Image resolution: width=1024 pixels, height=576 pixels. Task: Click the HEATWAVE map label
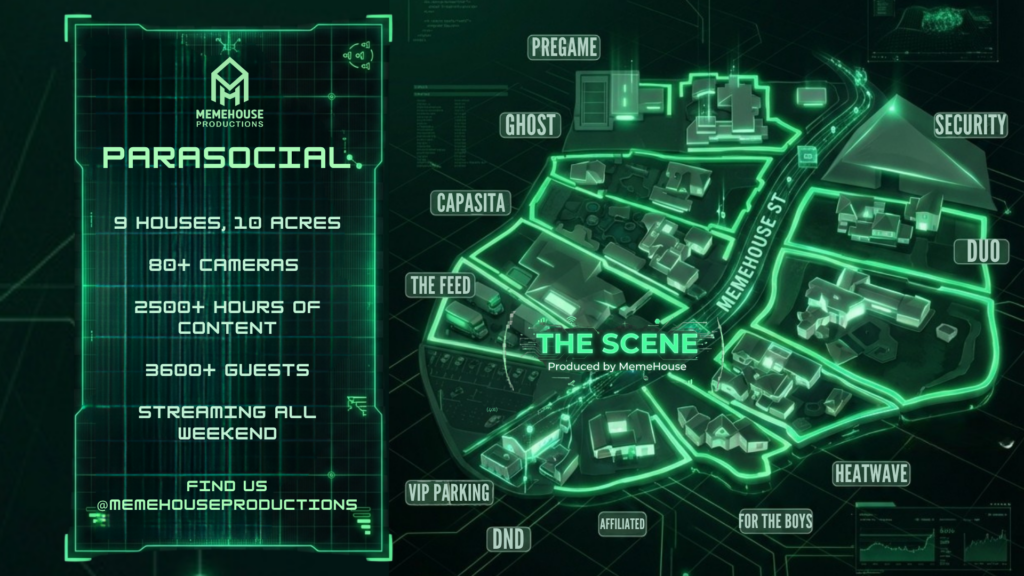click(870, 472)
